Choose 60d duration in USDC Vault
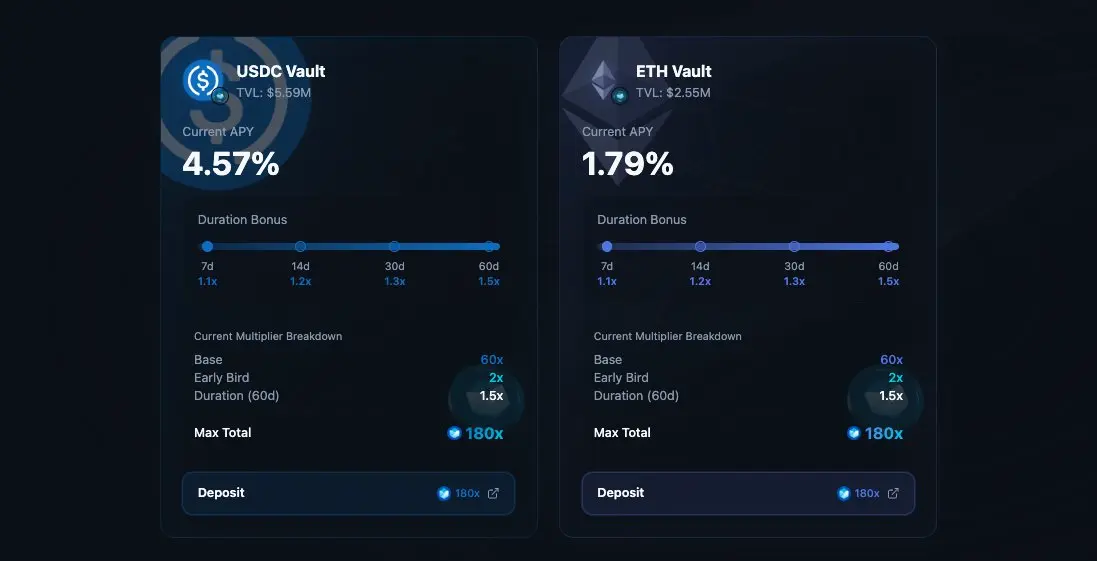Viewport: 1097px width, 561px height. [489, 246]
